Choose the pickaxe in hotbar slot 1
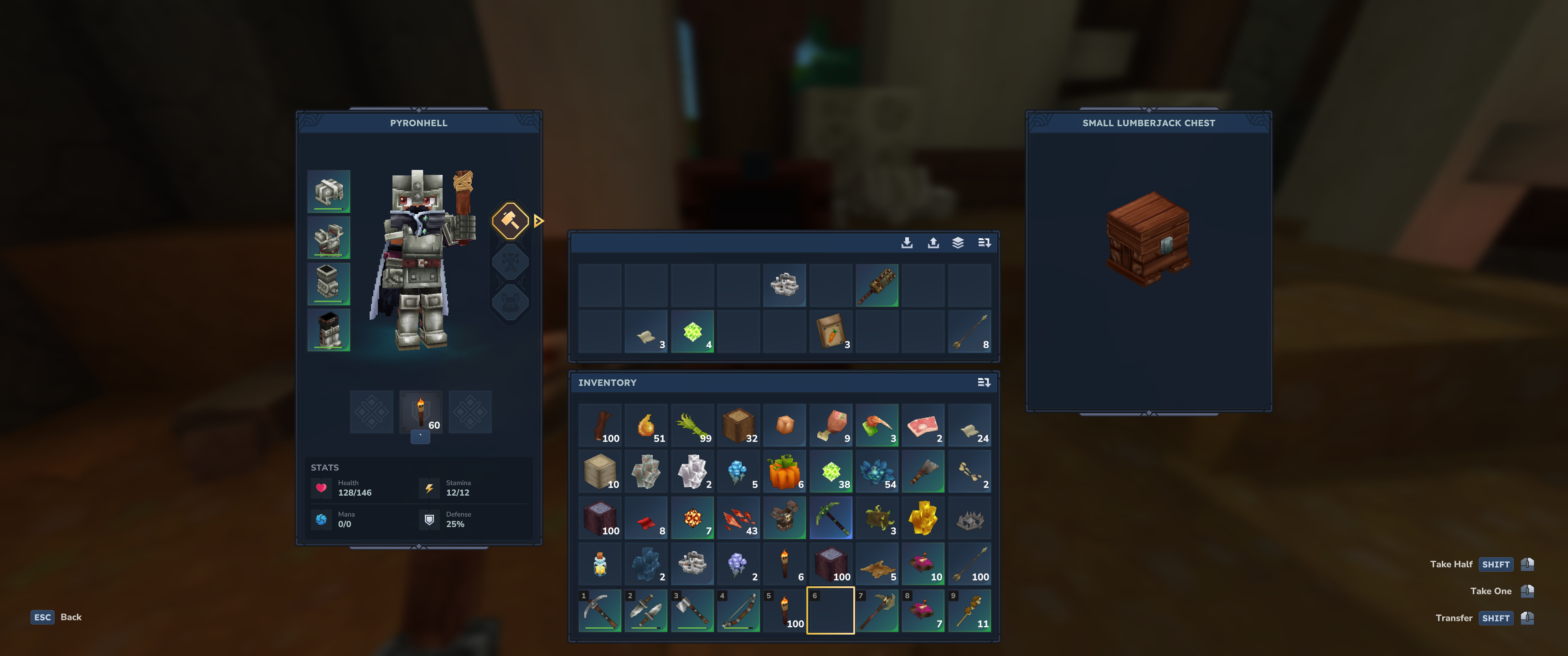1568x656 pixels. coord(600,610)
